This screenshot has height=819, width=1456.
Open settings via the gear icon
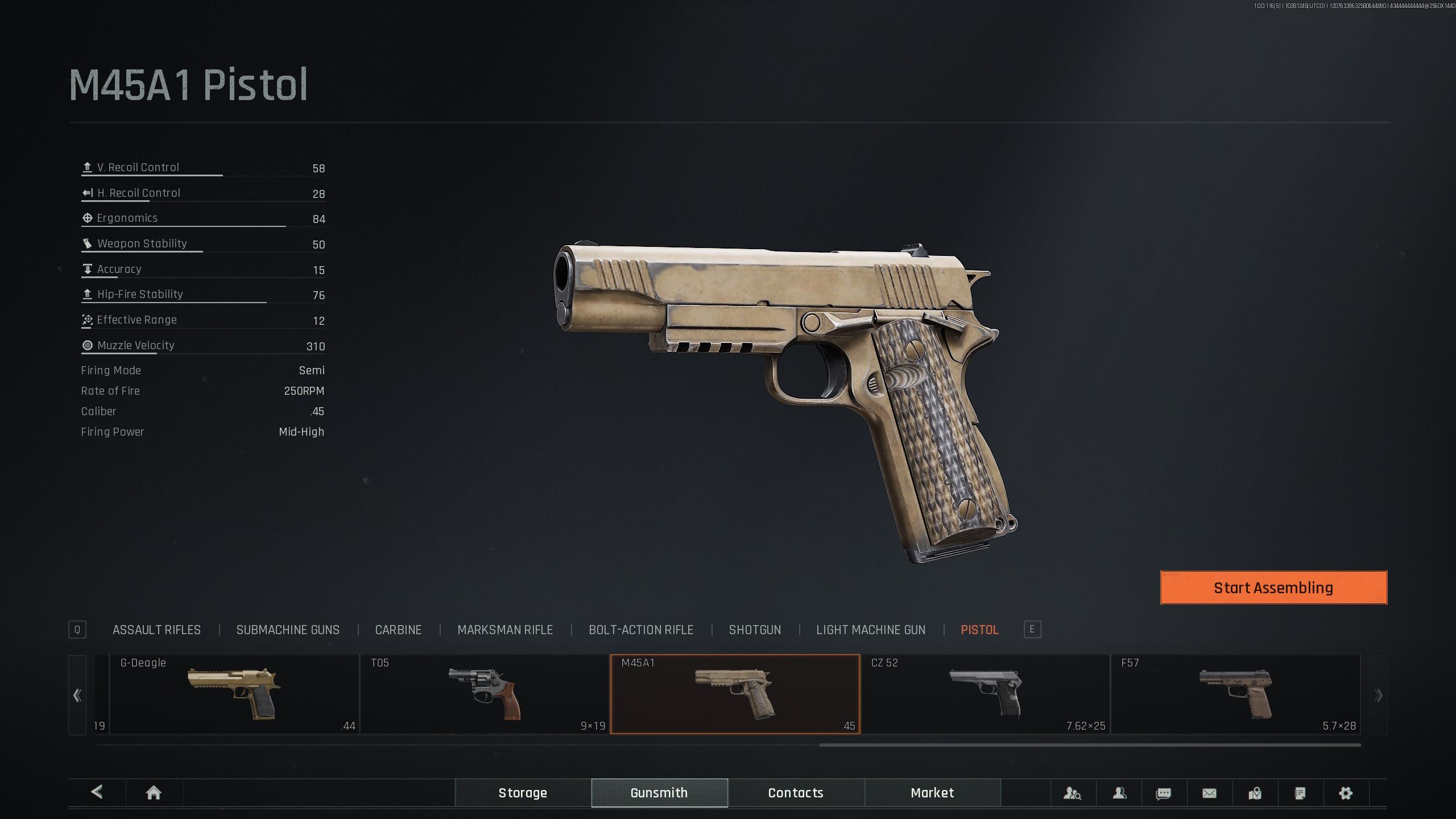click(x=1346, y=793)
